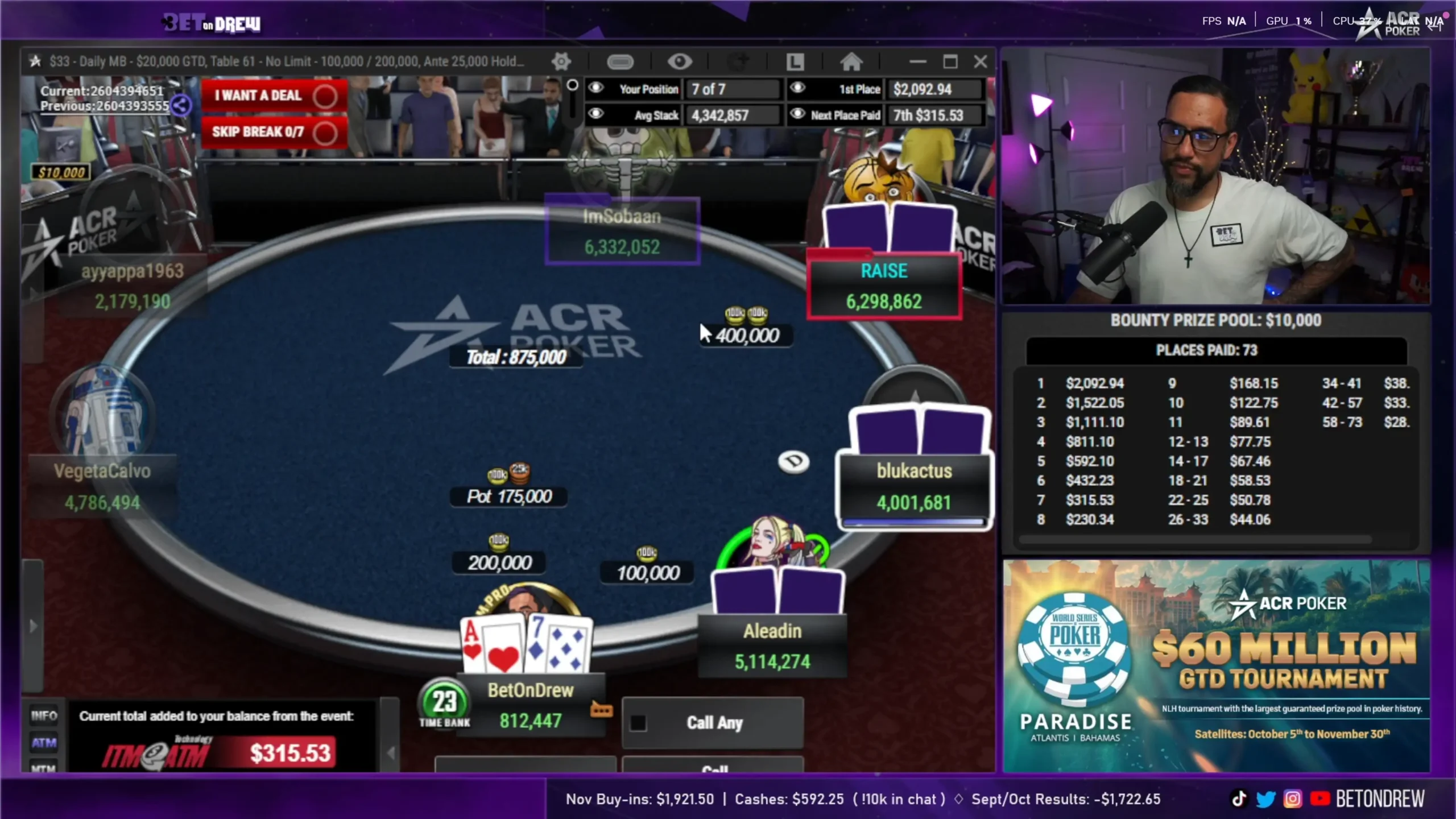Viewport: 1456px width, 819px height.
Task: Maximize the poker table window
Action: click(x=950, y=61)
